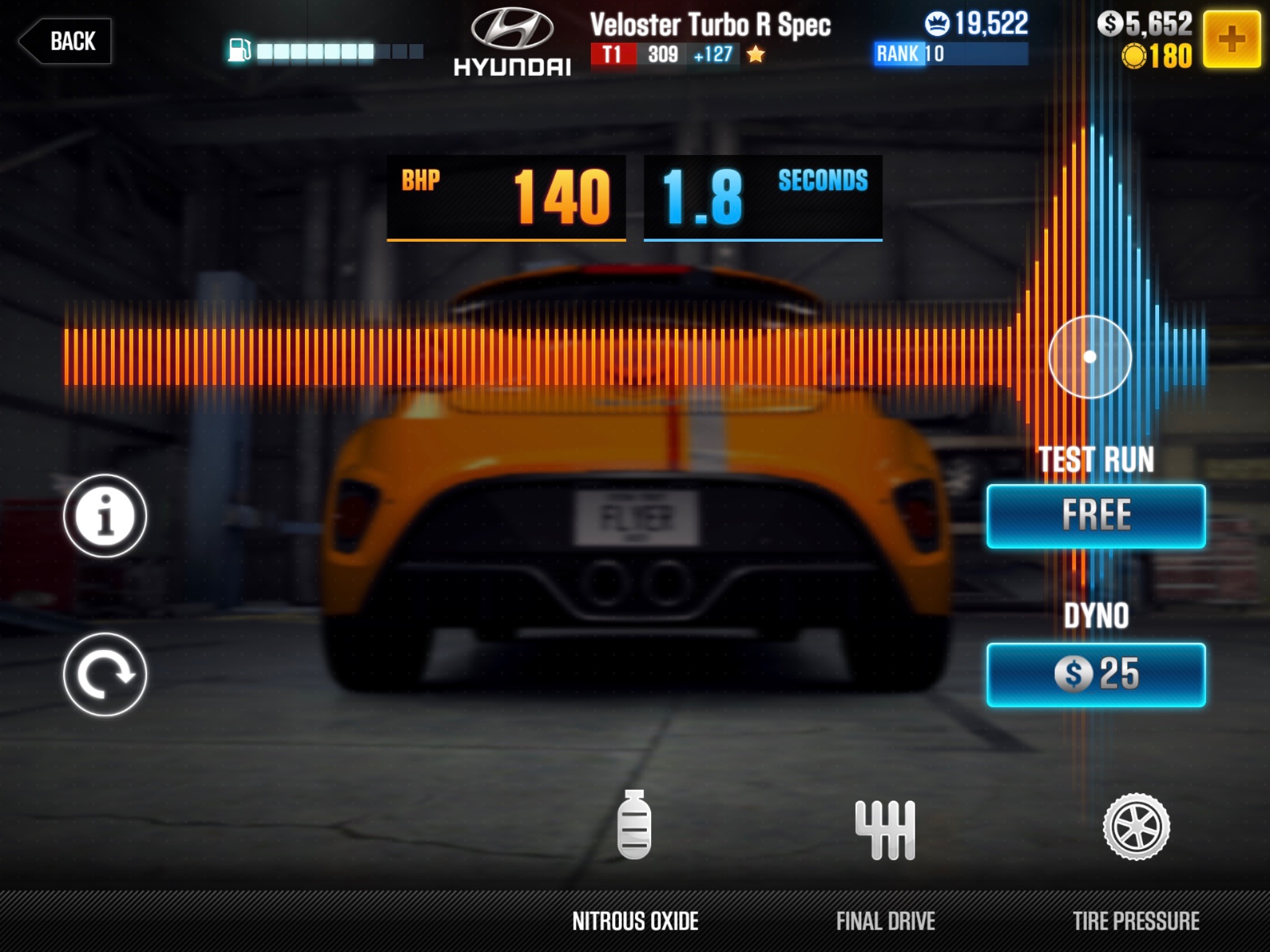Open the store with the gold plus button

pos(1231,39)
